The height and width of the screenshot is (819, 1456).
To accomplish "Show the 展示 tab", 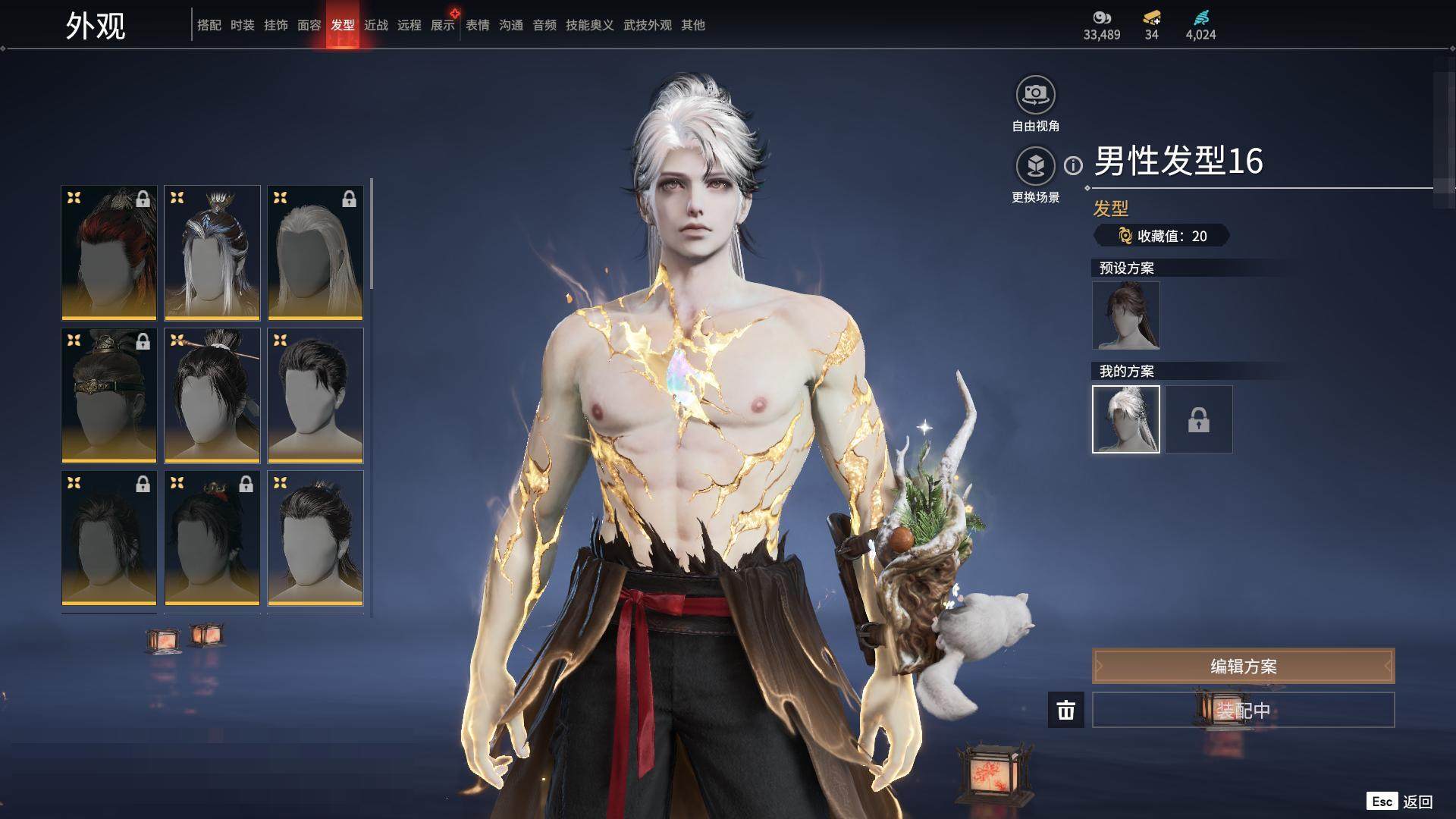I will (442, 25).
